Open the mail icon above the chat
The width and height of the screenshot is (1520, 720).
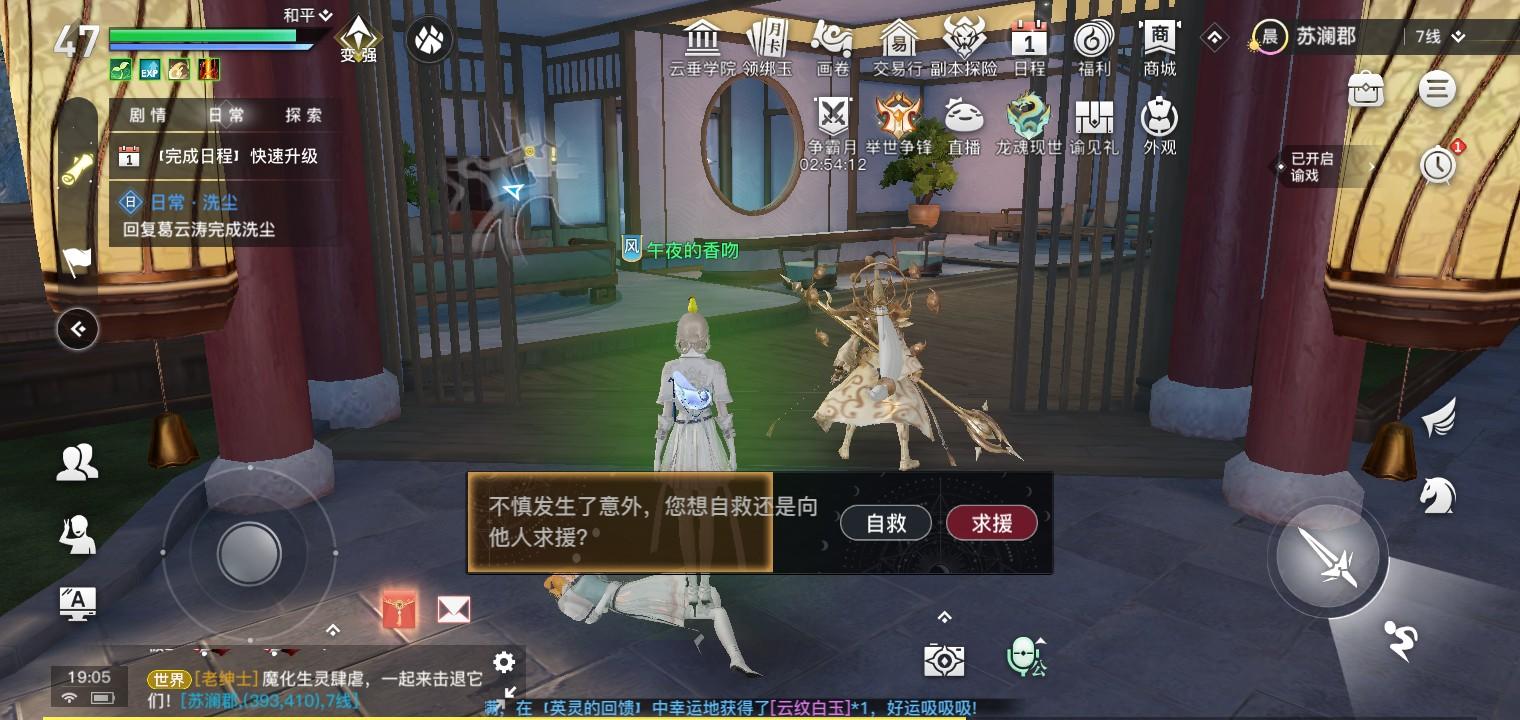pos(453,610)
